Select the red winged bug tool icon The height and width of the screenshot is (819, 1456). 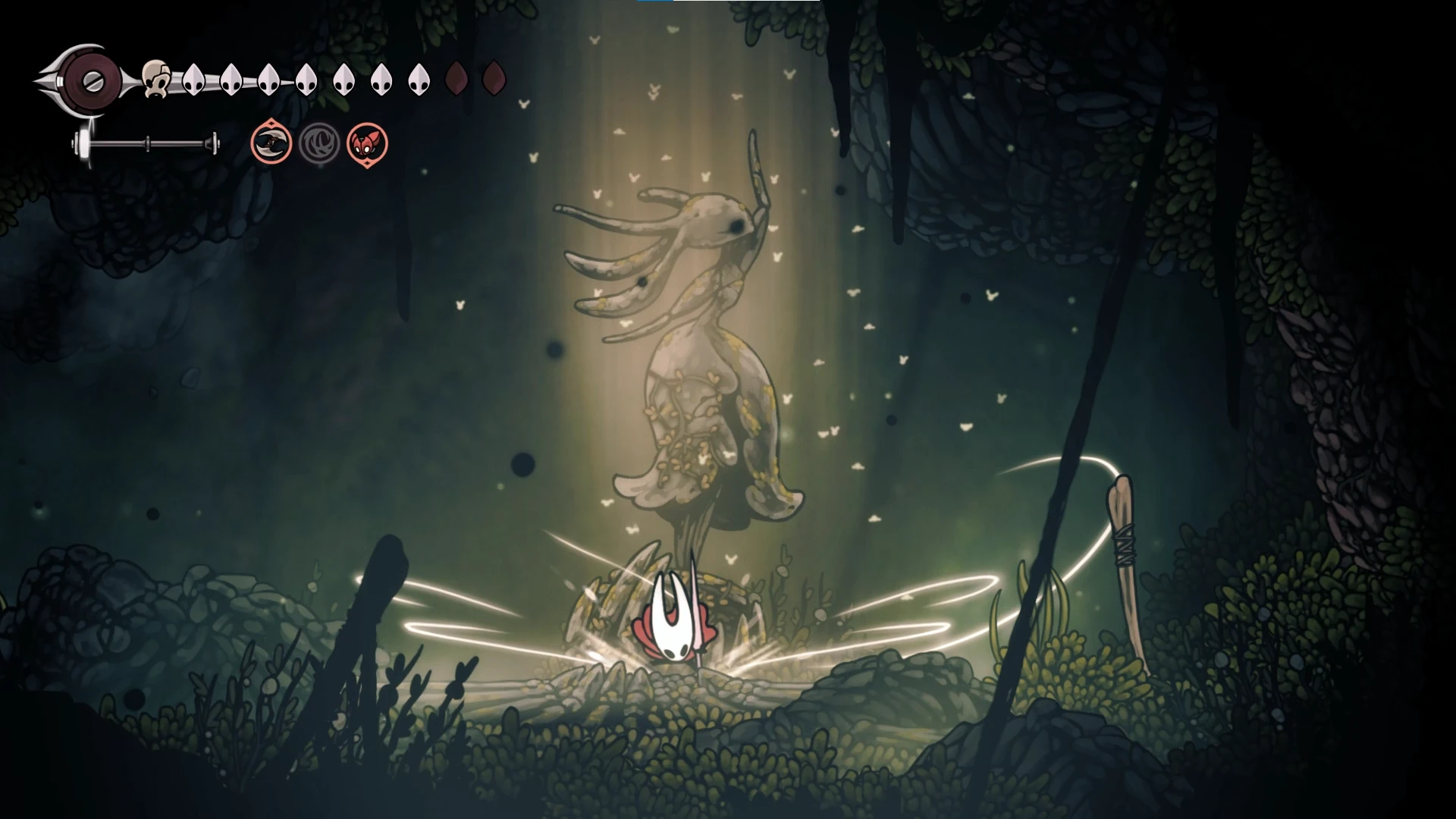click(x=367, y=143)
